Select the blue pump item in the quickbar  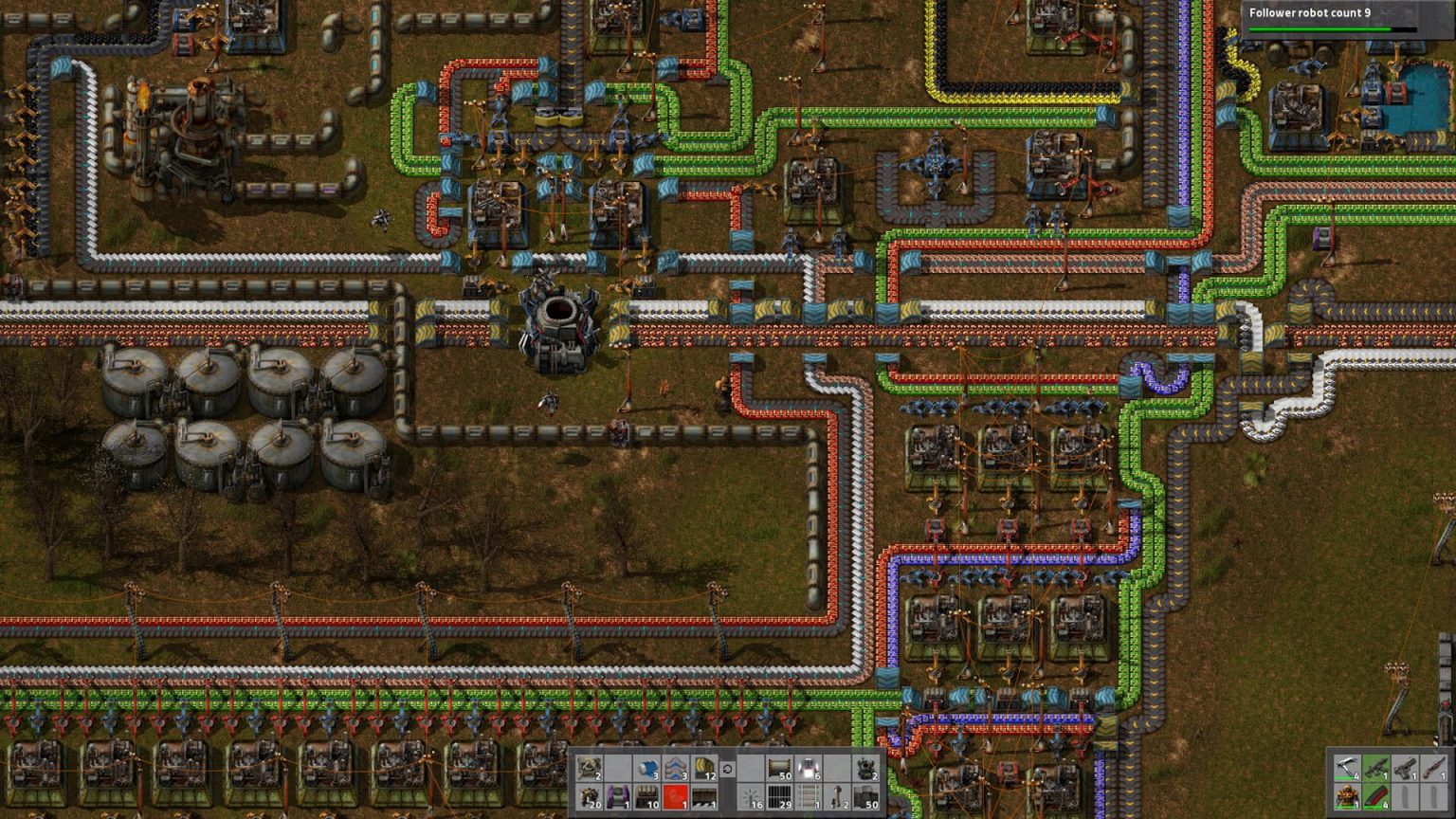[648, 768]
